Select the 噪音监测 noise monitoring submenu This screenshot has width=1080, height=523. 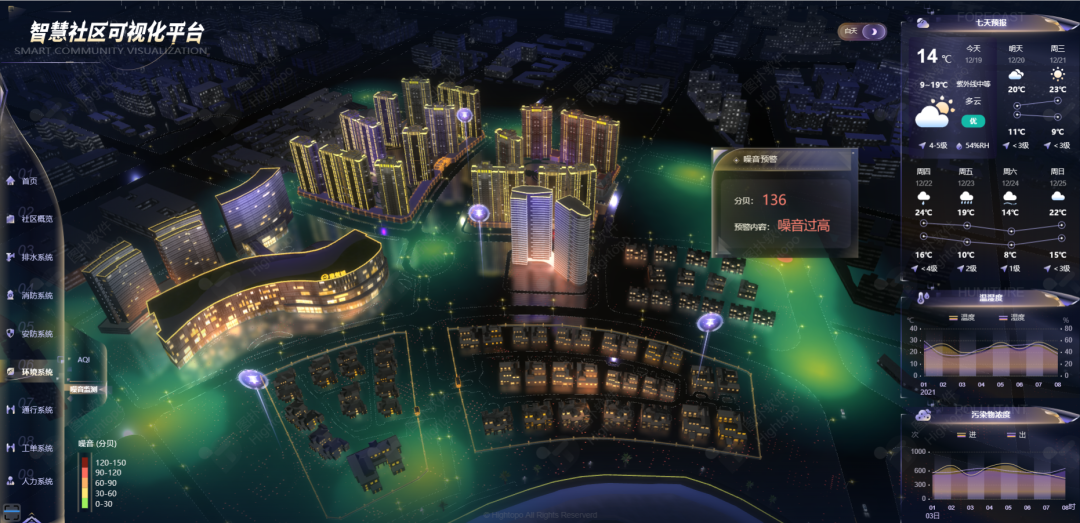(x=84, y=389)
